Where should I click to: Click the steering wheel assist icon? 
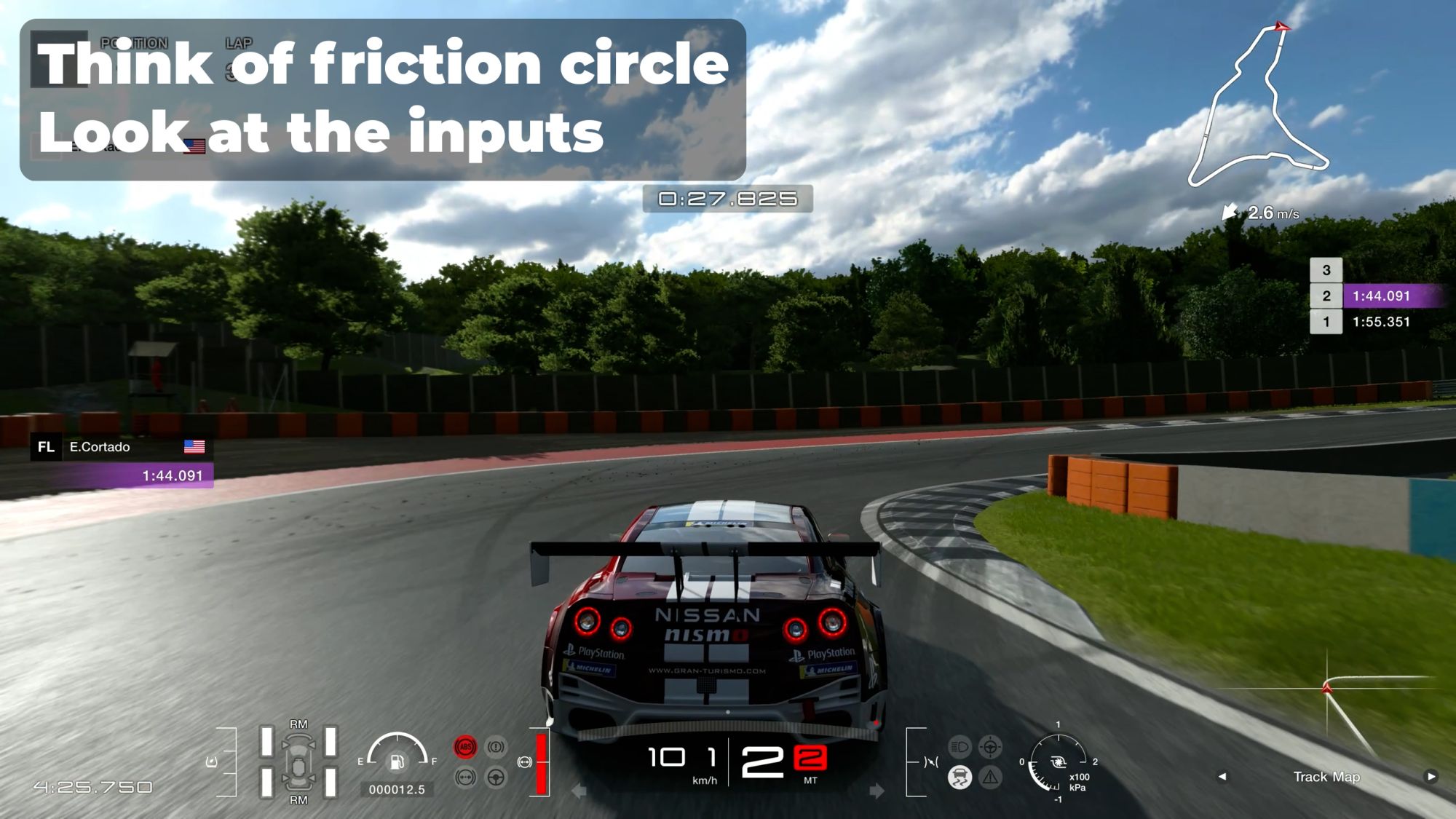[496, 778]
